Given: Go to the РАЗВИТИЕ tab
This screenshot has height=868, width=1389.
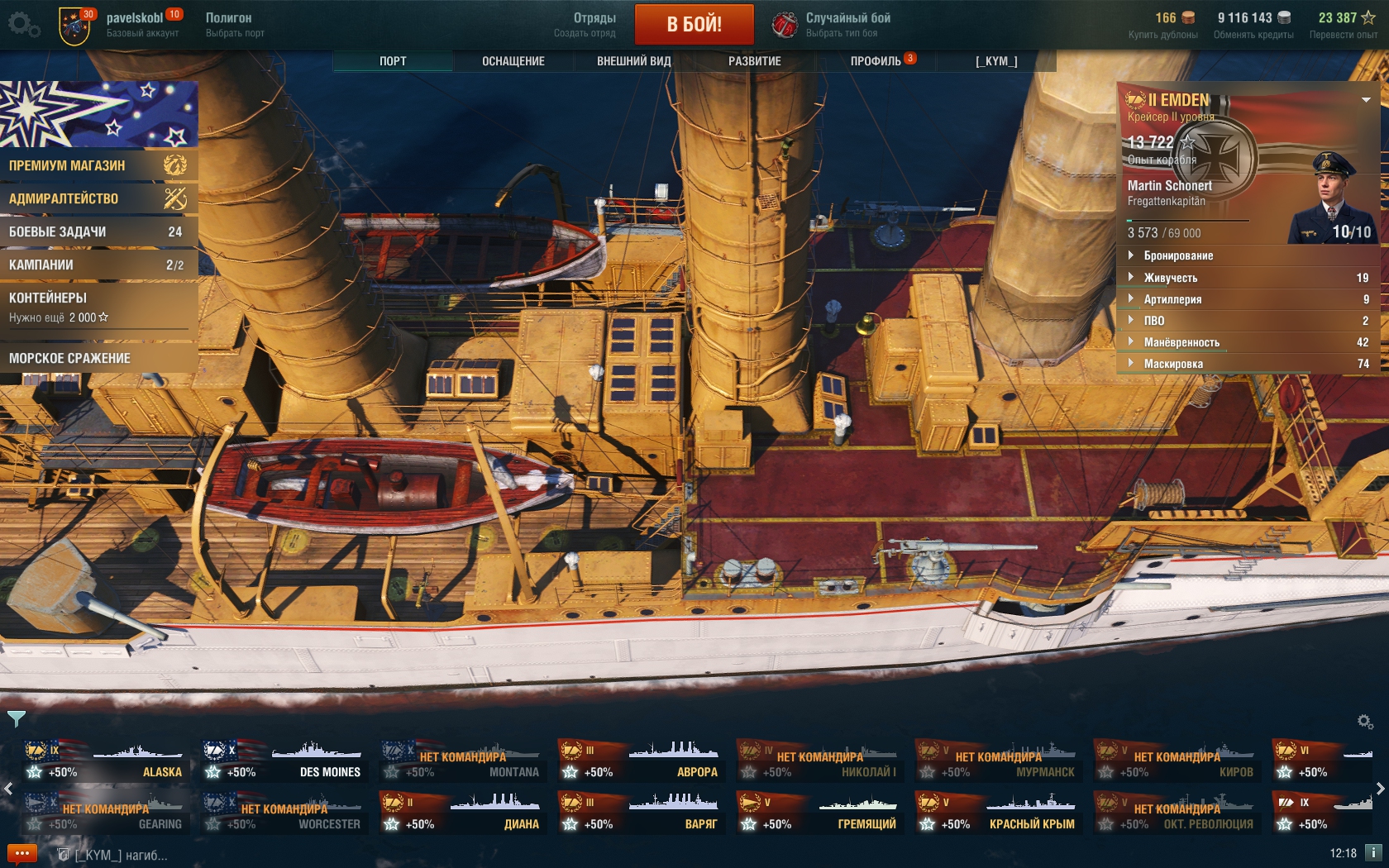Looking at the screenshot, I should [x=754, y=61].
